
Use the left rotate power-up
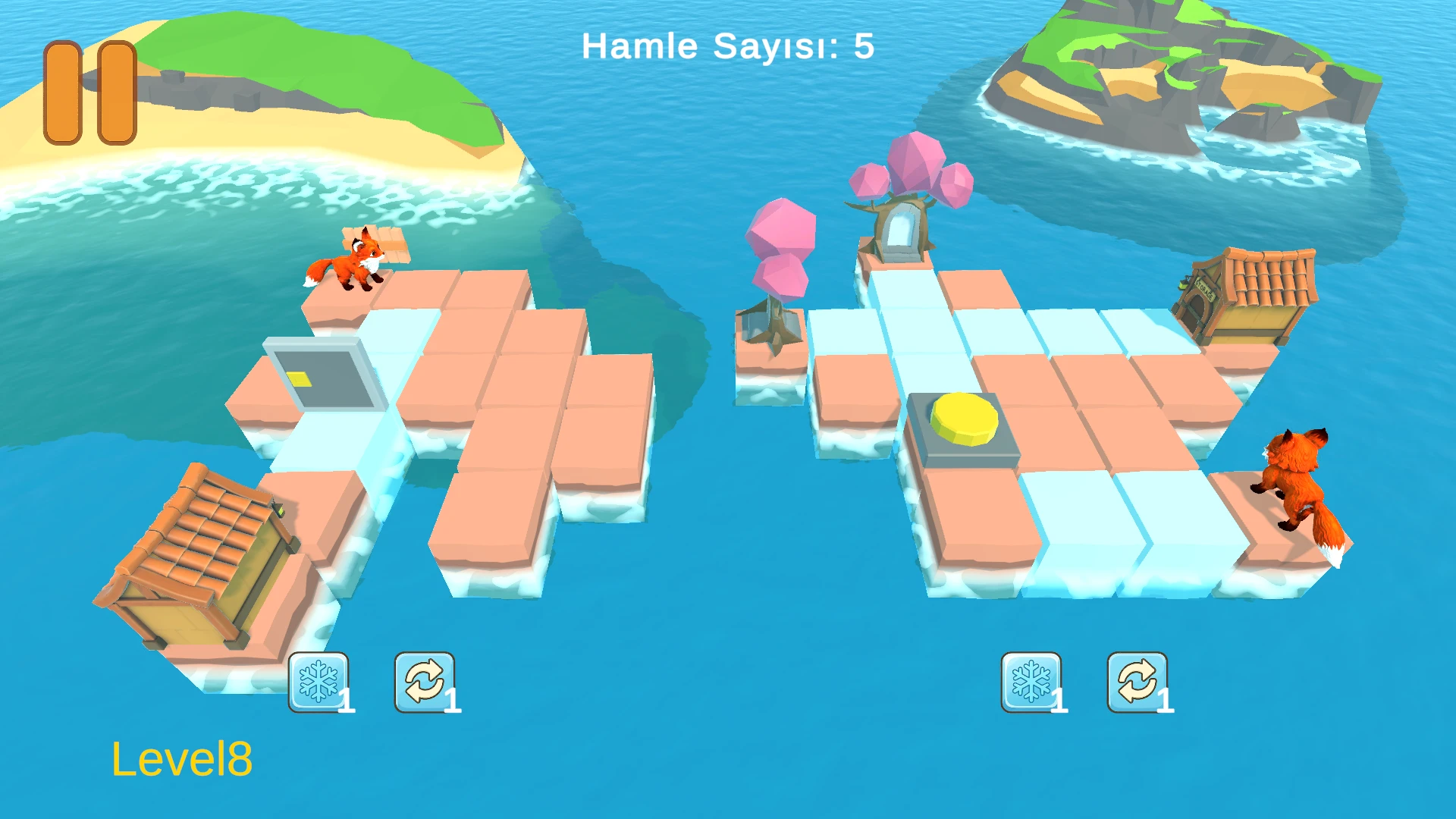tap(423, 680)
